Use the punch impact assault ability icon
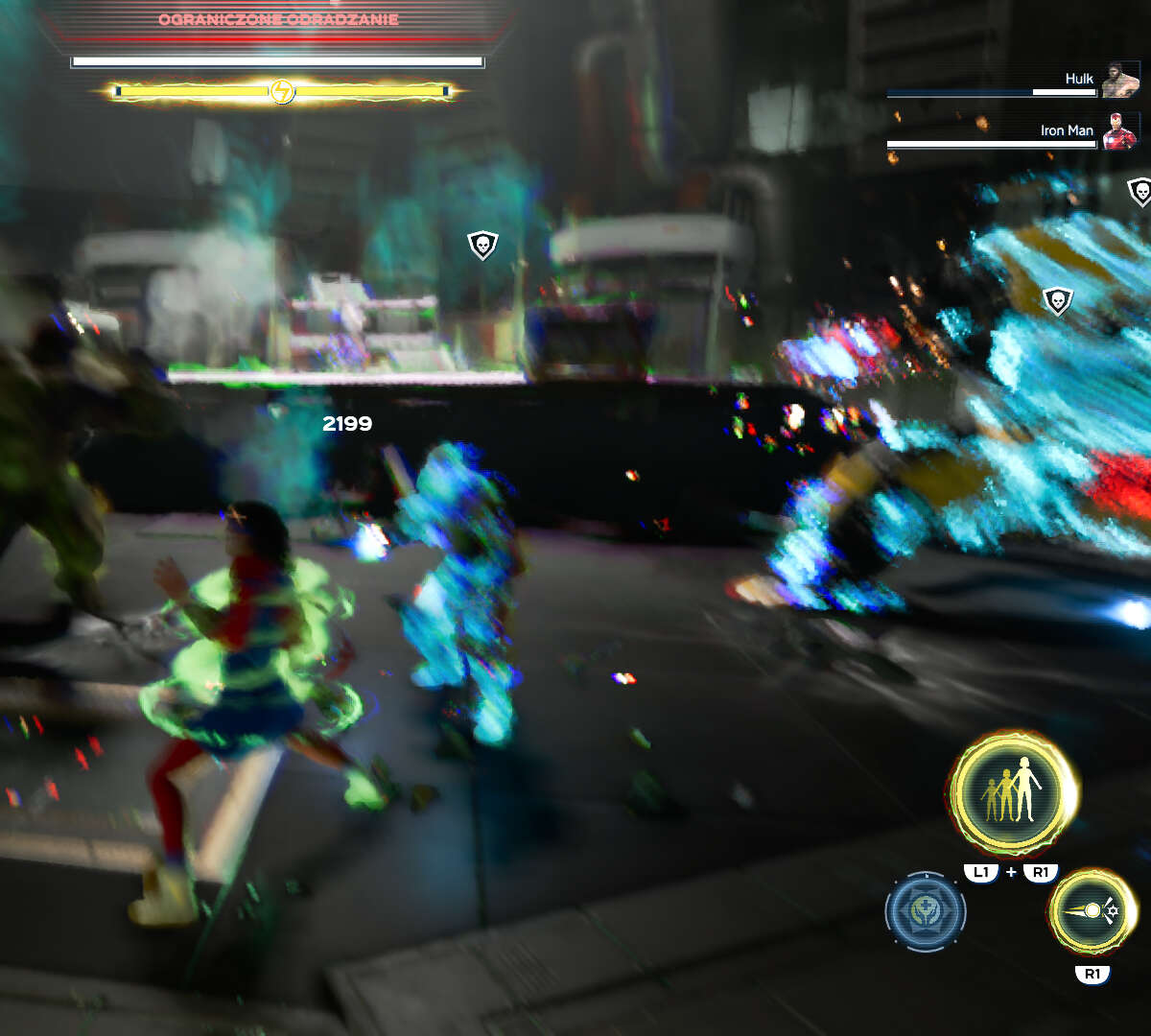1151x1036 pixels. pyautogui.click(x=1092, y=911)
